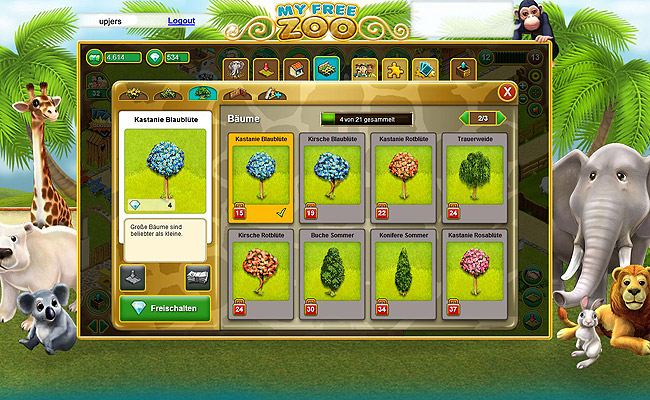Viewport: 650px width, 400px height.
Task: Open the house buildings shop category
Action: (296, 68)
